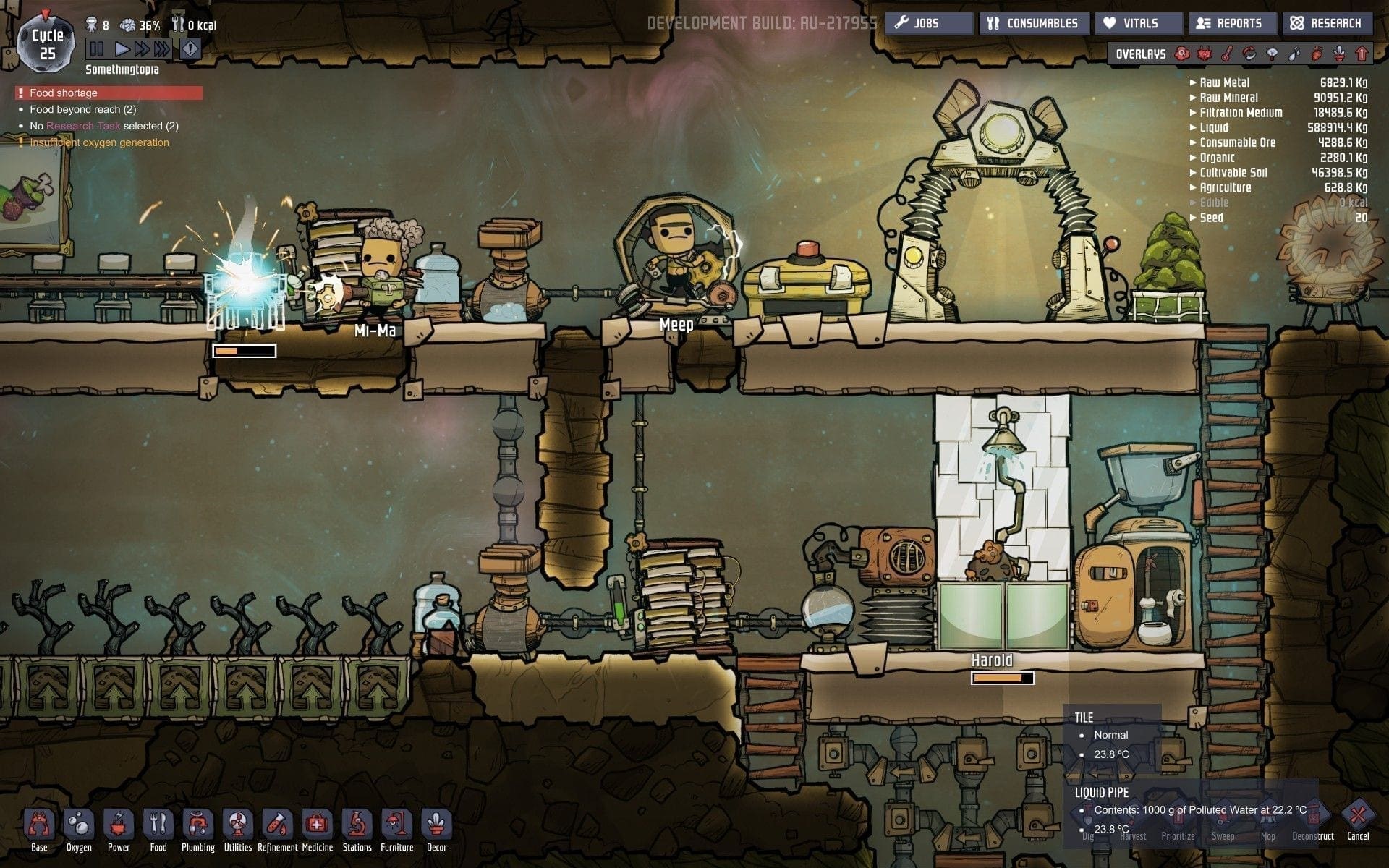The height and width of the screenshot is (868, 1389).
Task: Open the Consumables screen
Action: [x=1034, y=23]
